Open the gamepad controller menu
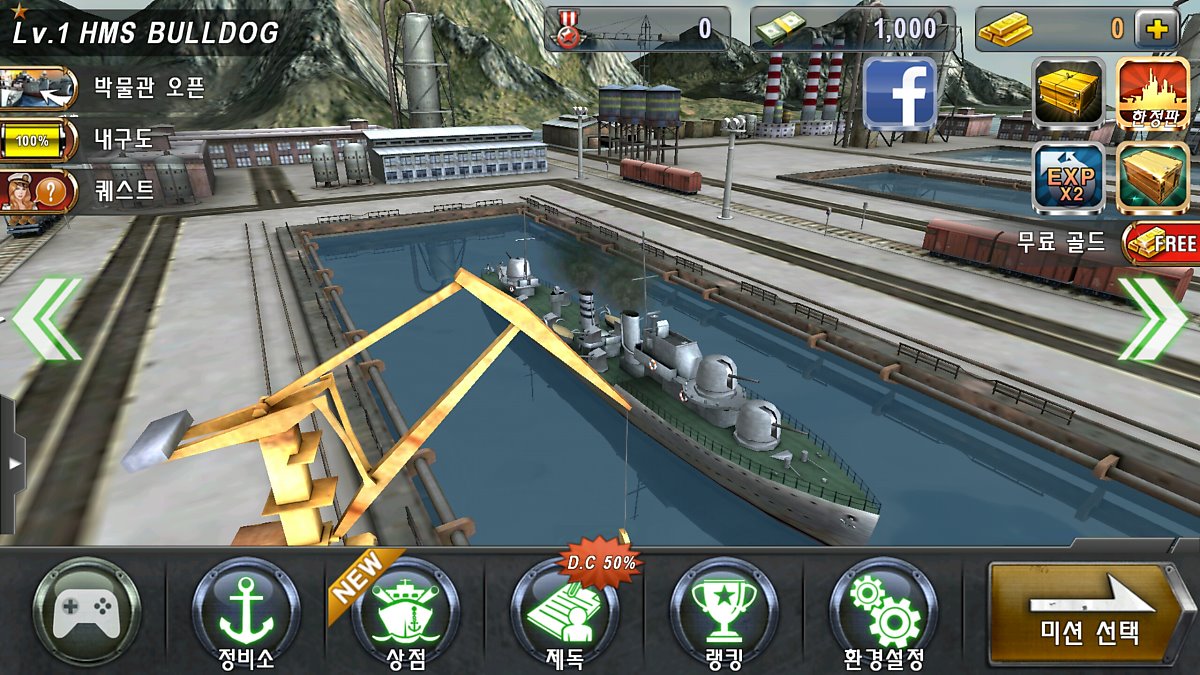Screen dimensions: 1200x675 pos(86,612)
